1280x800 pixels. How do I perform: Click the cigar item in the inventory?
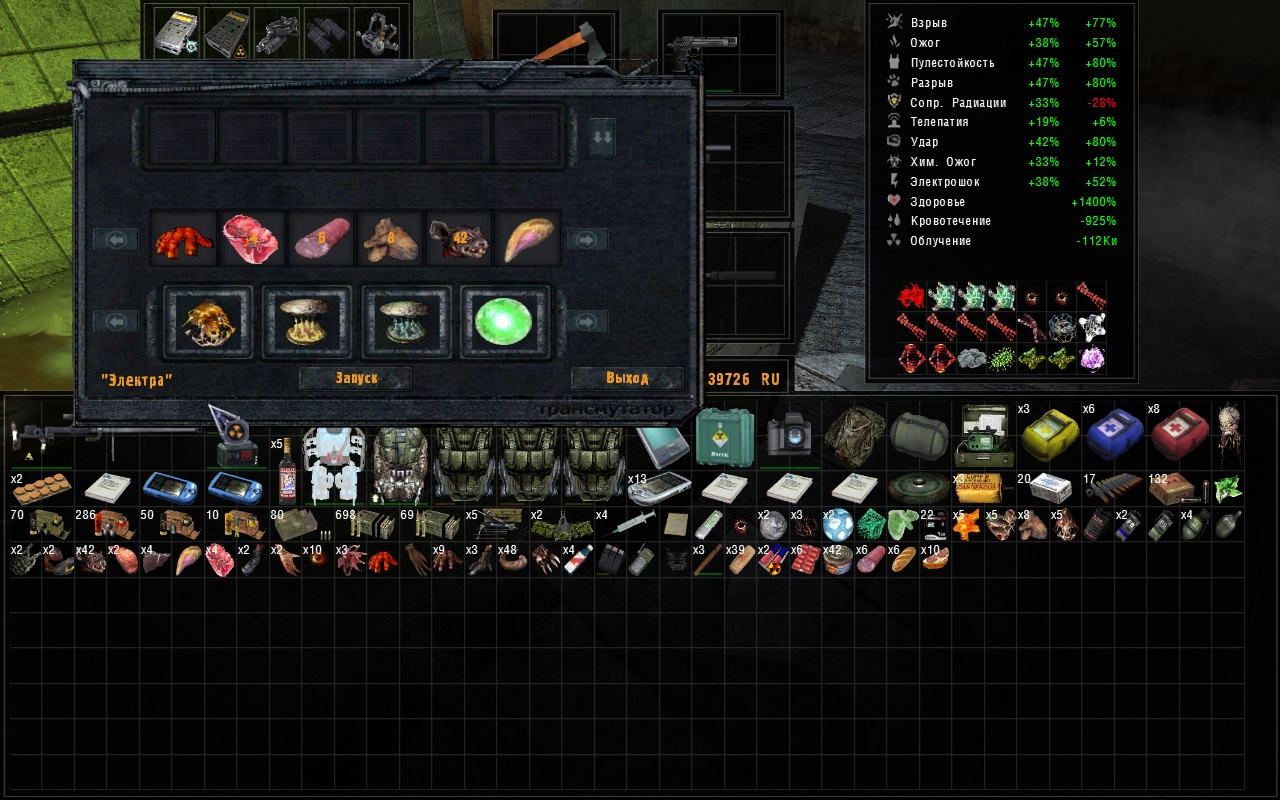click(706, 560)
